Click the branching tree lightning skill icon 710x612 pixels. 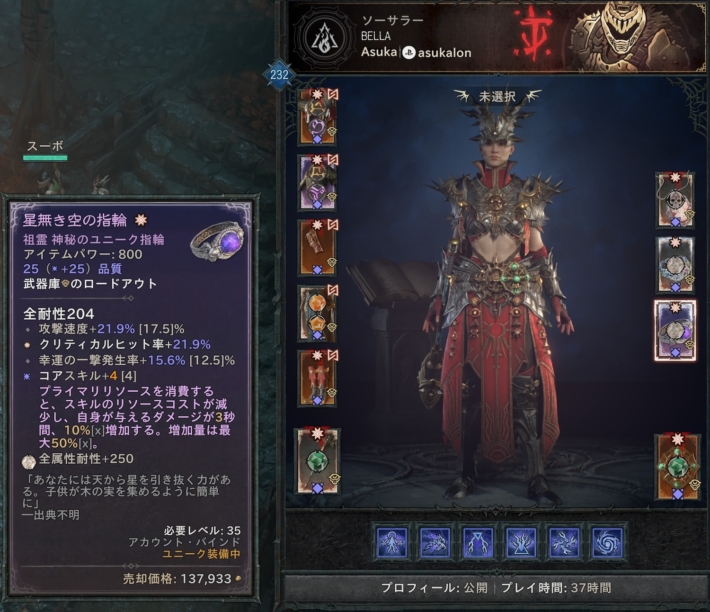[521, 542]
